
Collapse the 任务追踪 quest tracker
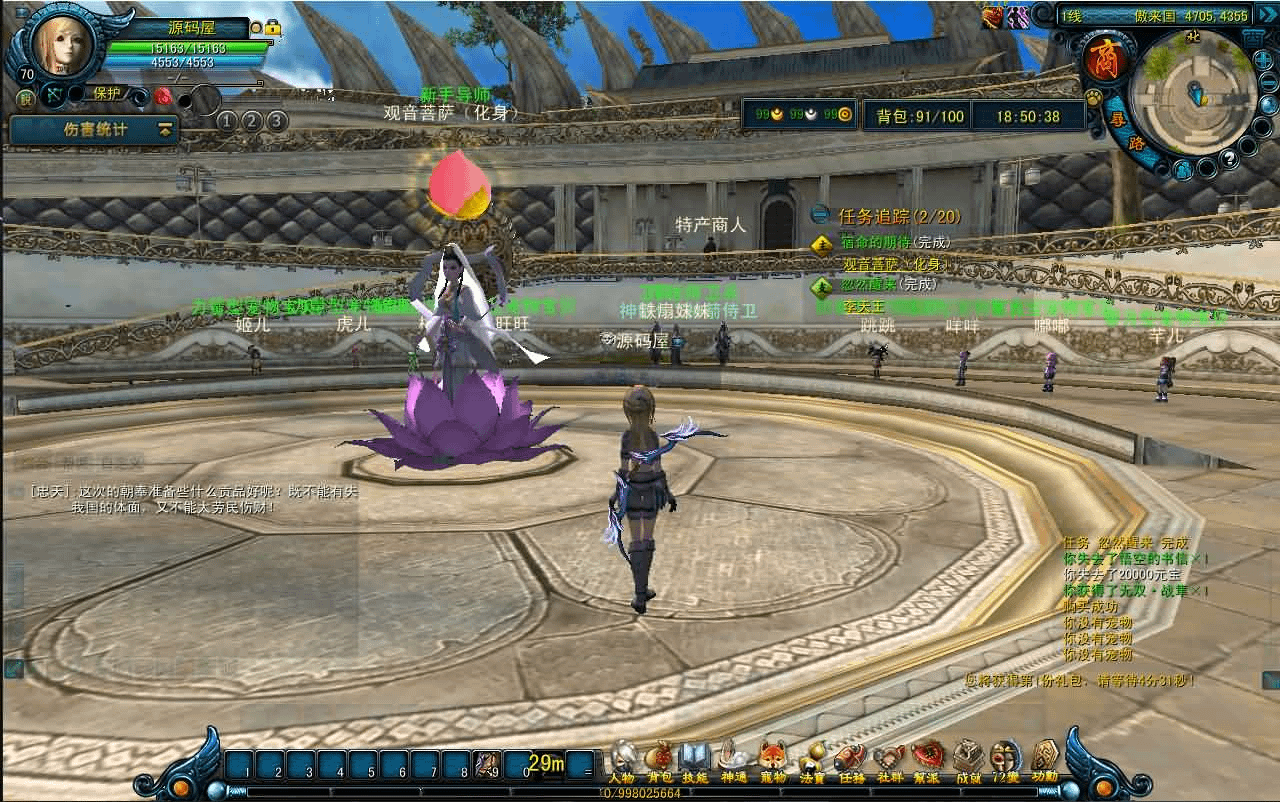tap(820, 215)
